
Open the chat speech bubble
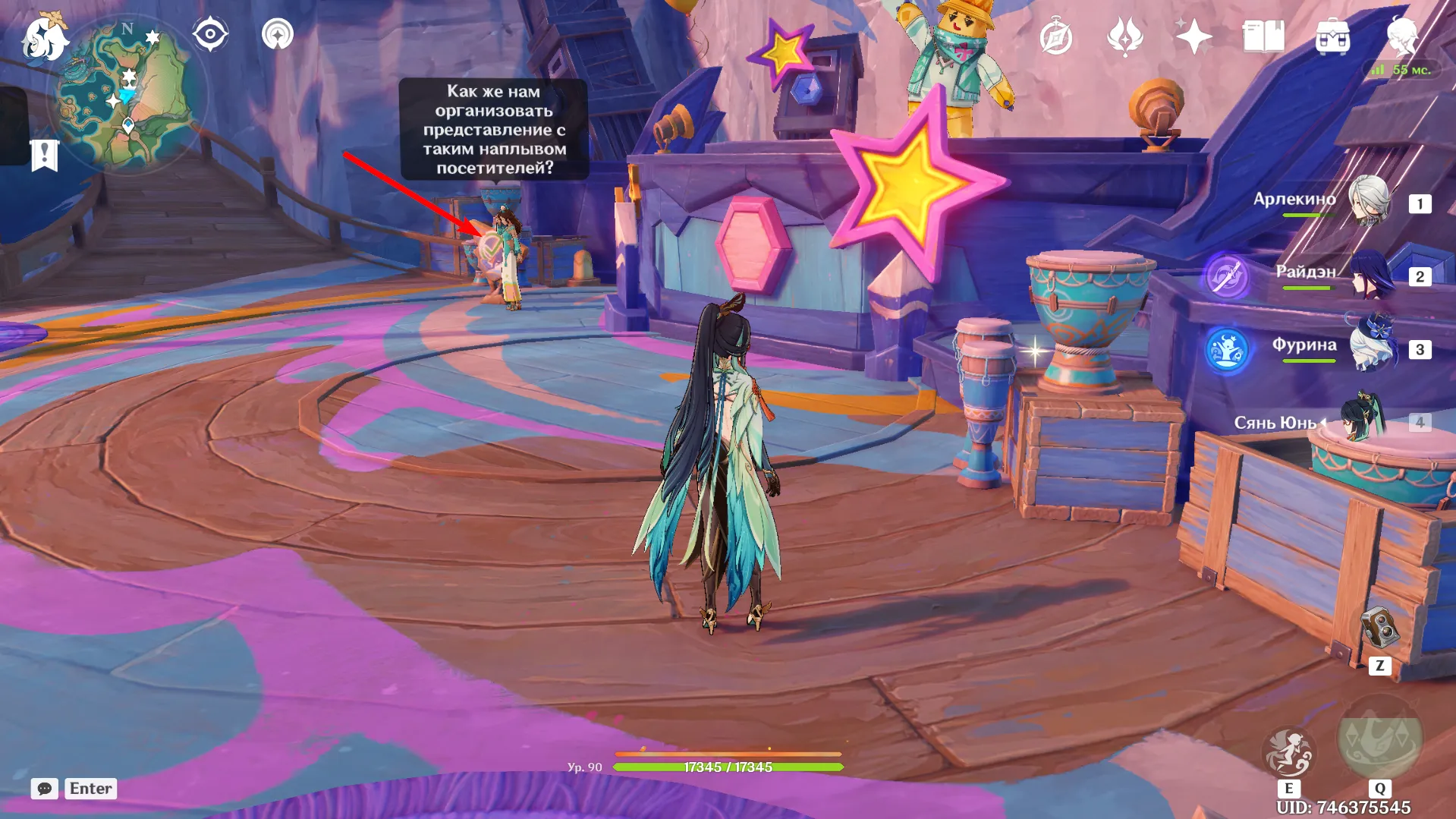point(45,789)
